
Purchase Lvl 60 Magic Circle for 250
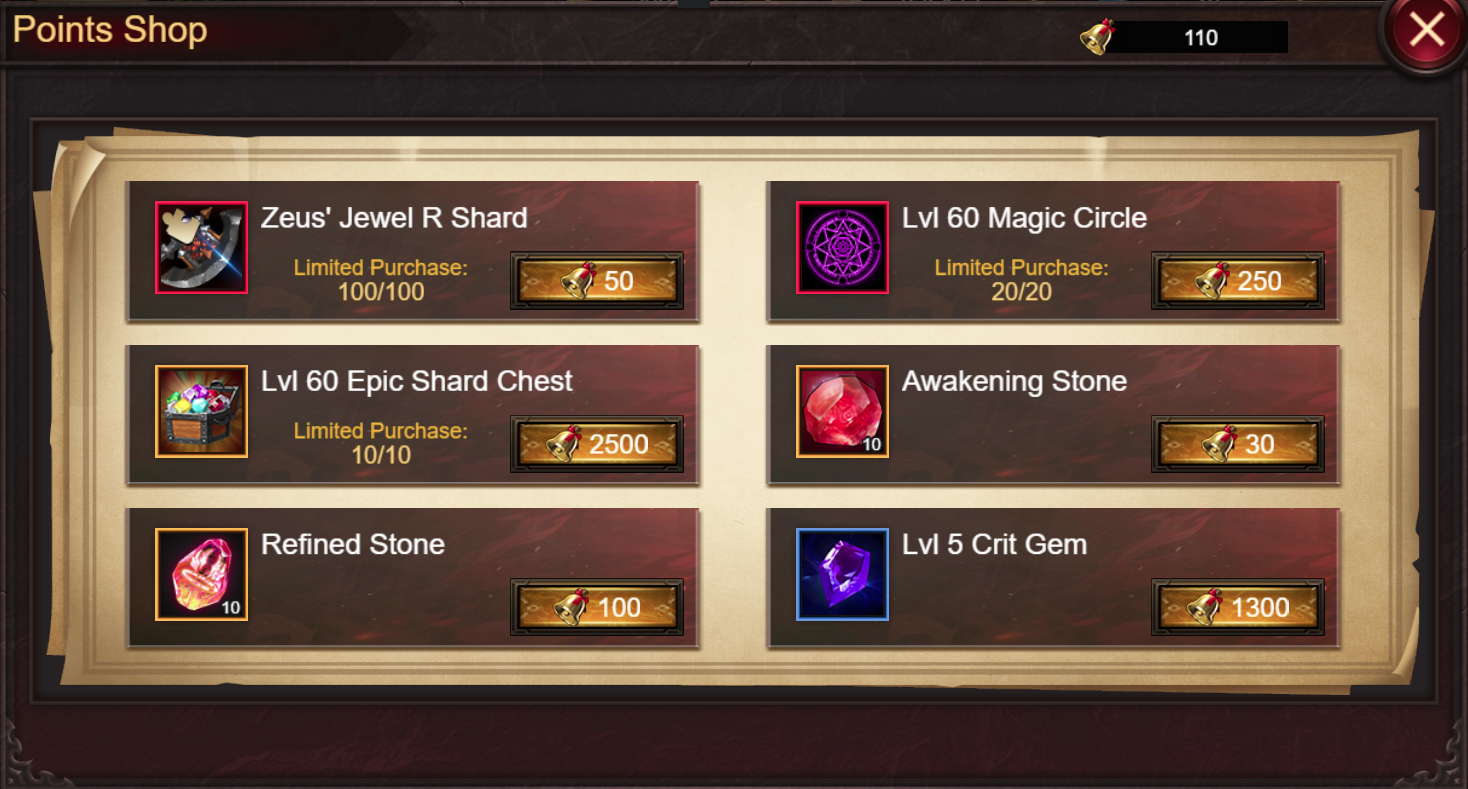[x=1238, y=281]
